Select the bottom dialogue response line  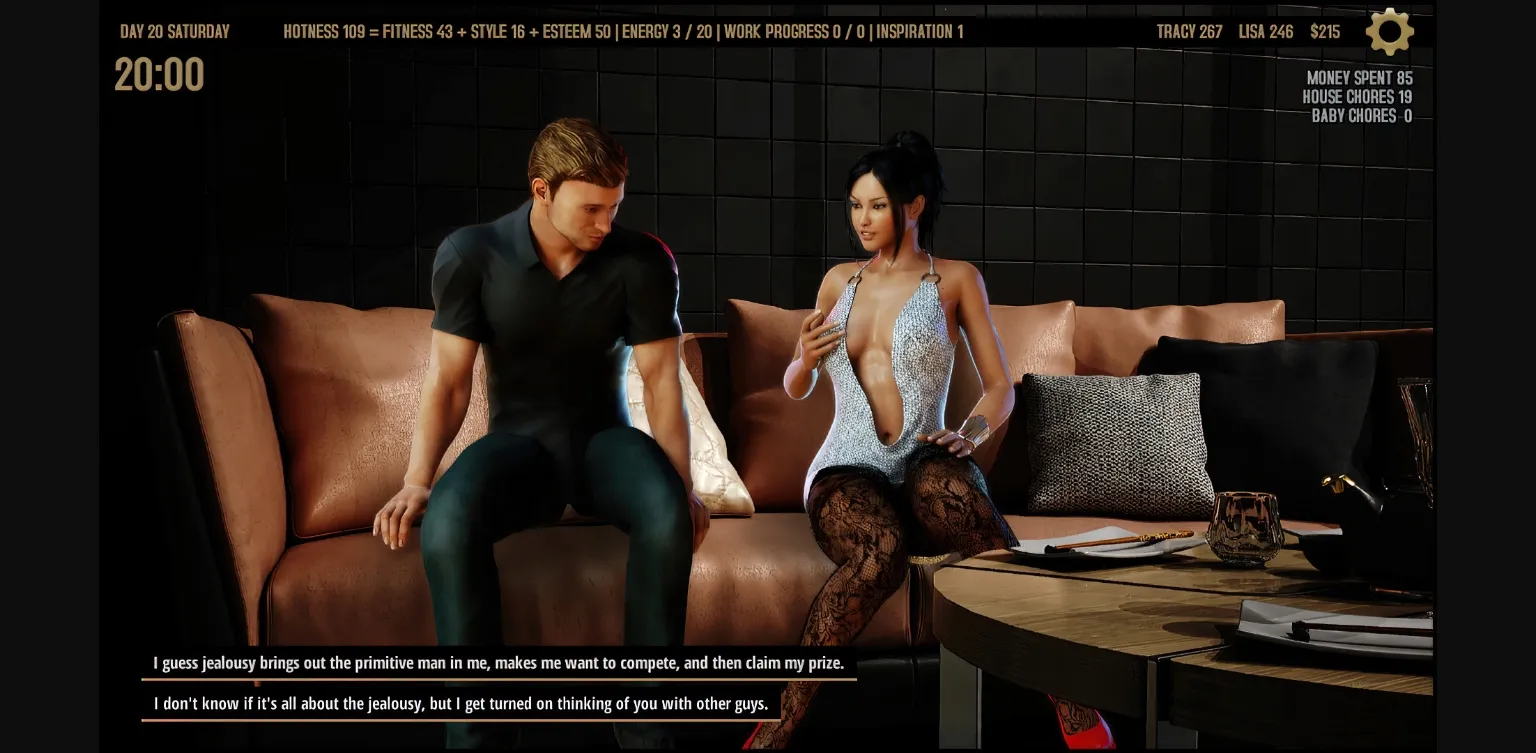click(461, 703)
